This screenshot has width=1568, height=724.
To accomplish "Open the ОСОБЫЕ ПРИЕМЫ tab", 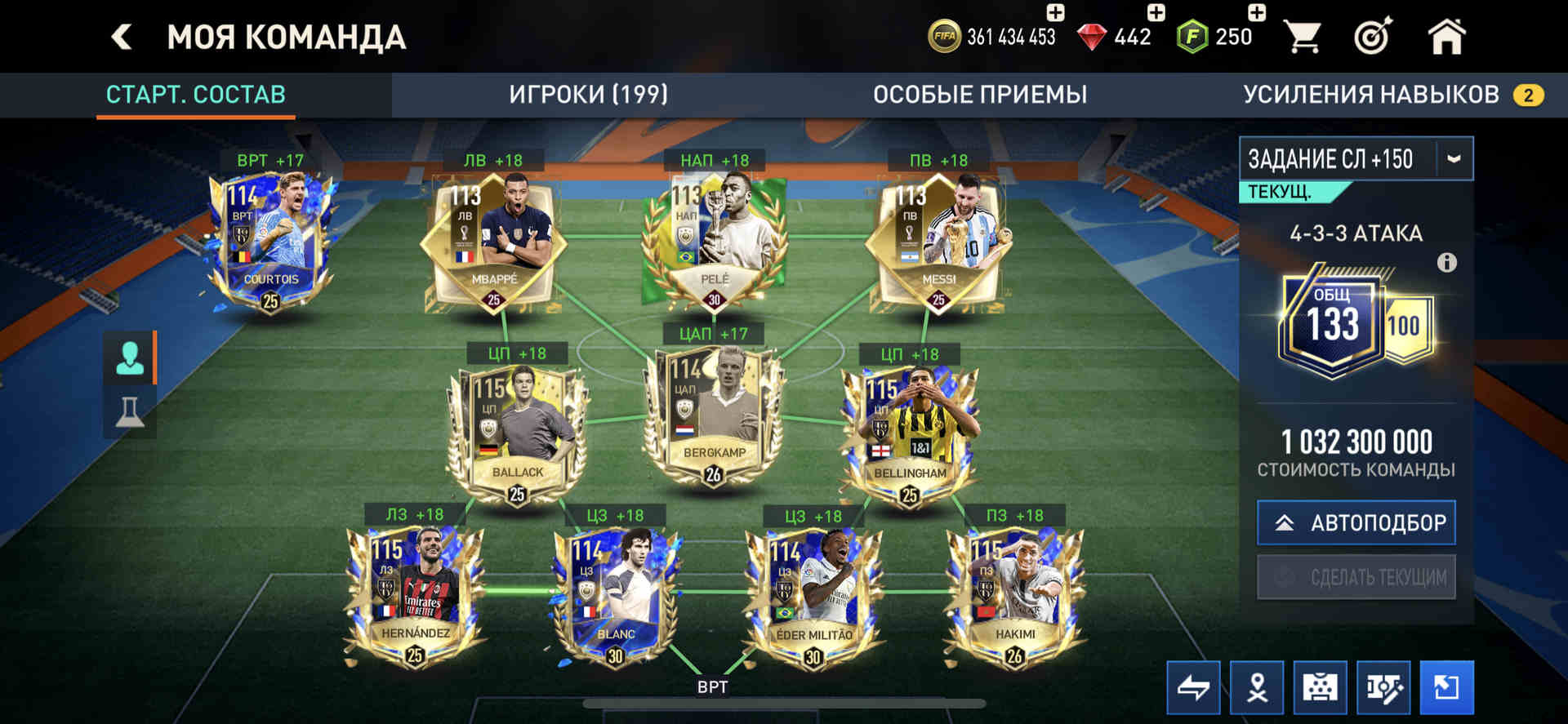I will point(979,95).
